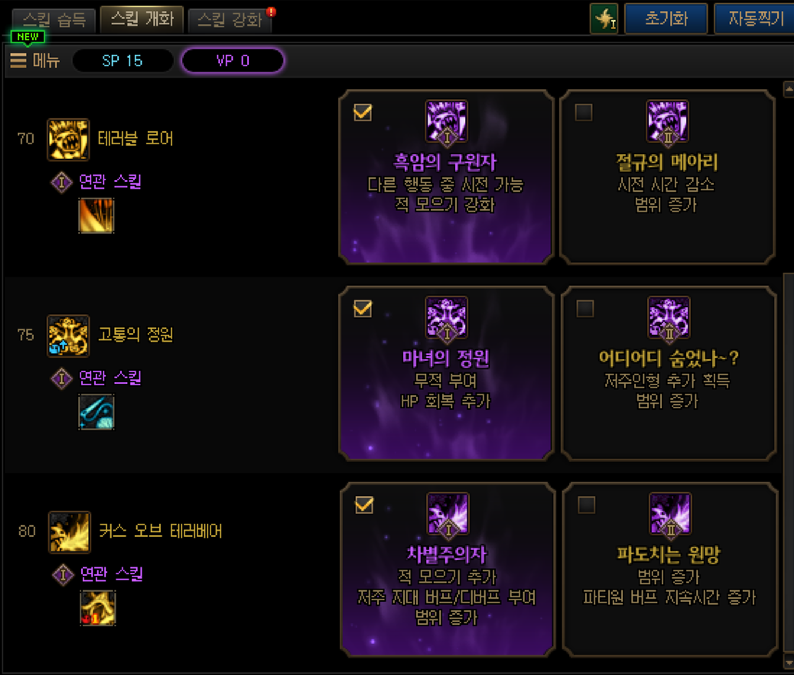This screenshot has height=675, width=794.
Task: Click the VP 0 points pill
Action: (232, 61)
